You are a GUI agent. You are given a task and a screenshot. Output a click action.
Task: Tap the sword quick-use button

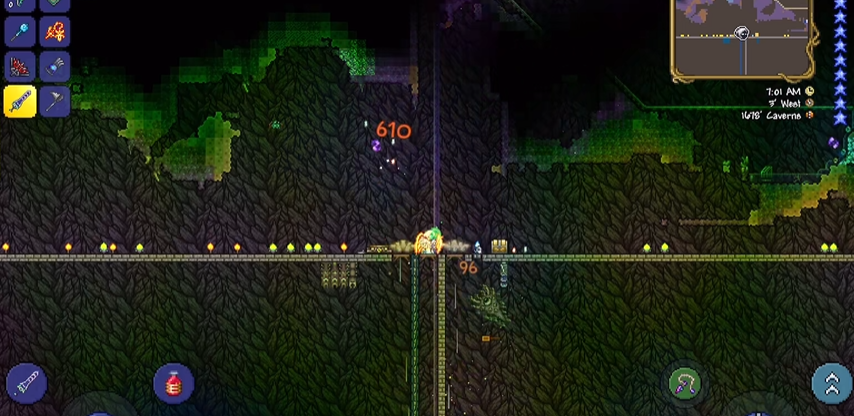click(x=26, y=384)
